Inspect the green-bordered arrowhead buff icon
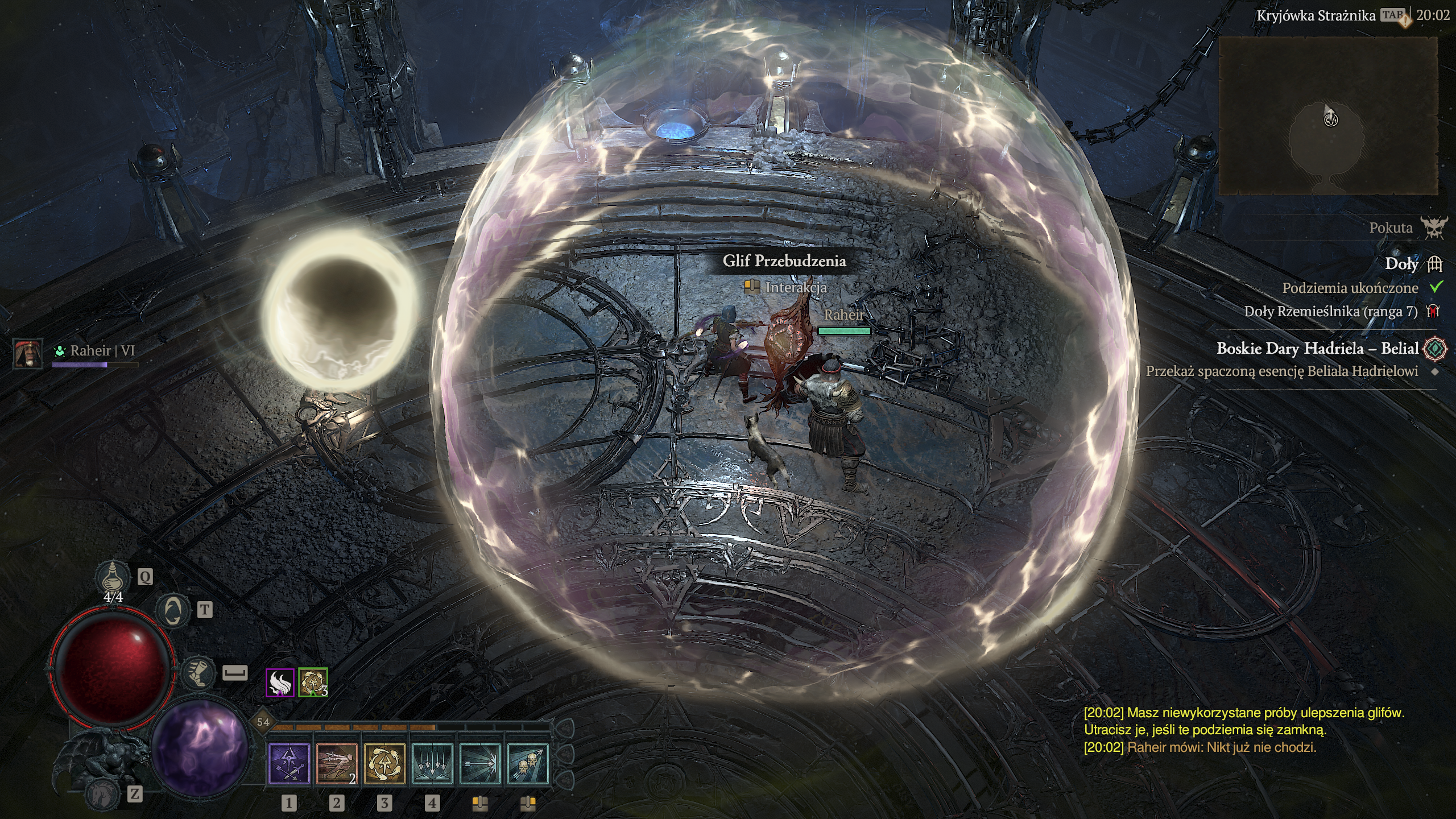 (x=312, y=682)
